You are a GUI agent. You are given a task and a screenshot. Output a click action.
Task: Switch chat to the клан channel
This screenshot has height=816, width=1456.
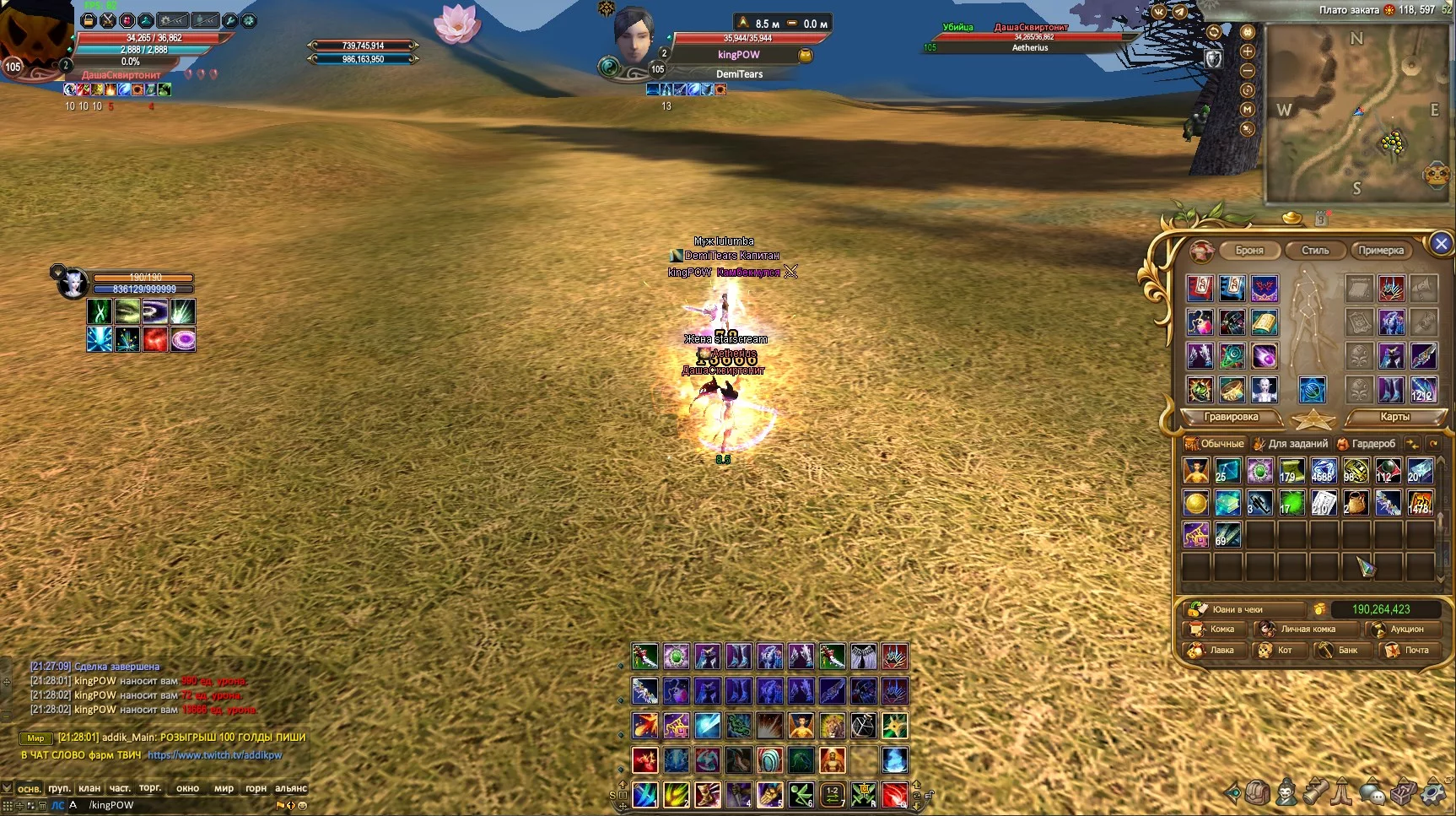point(89,788)
